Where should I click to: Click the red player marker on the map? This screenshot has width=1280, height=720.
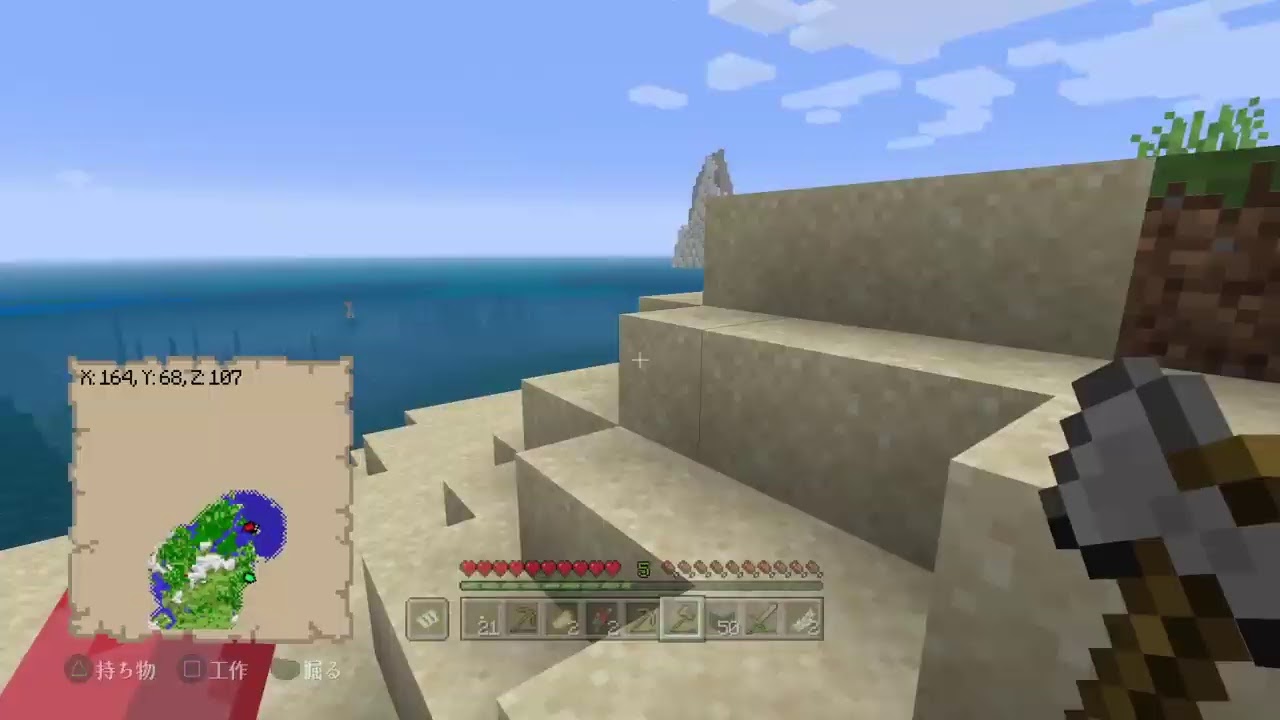(252, 527)
